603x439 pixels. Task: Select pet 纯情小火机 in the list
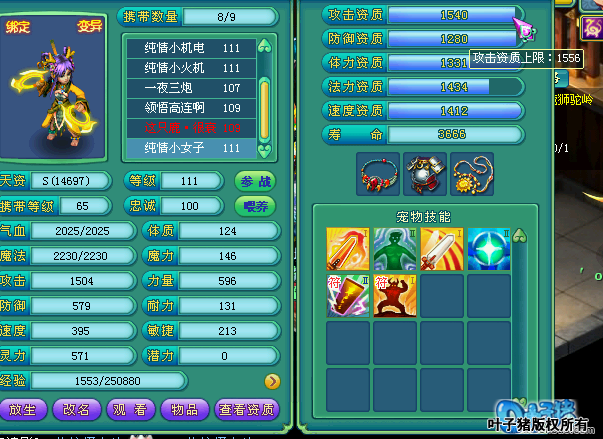tap(191, 68)
